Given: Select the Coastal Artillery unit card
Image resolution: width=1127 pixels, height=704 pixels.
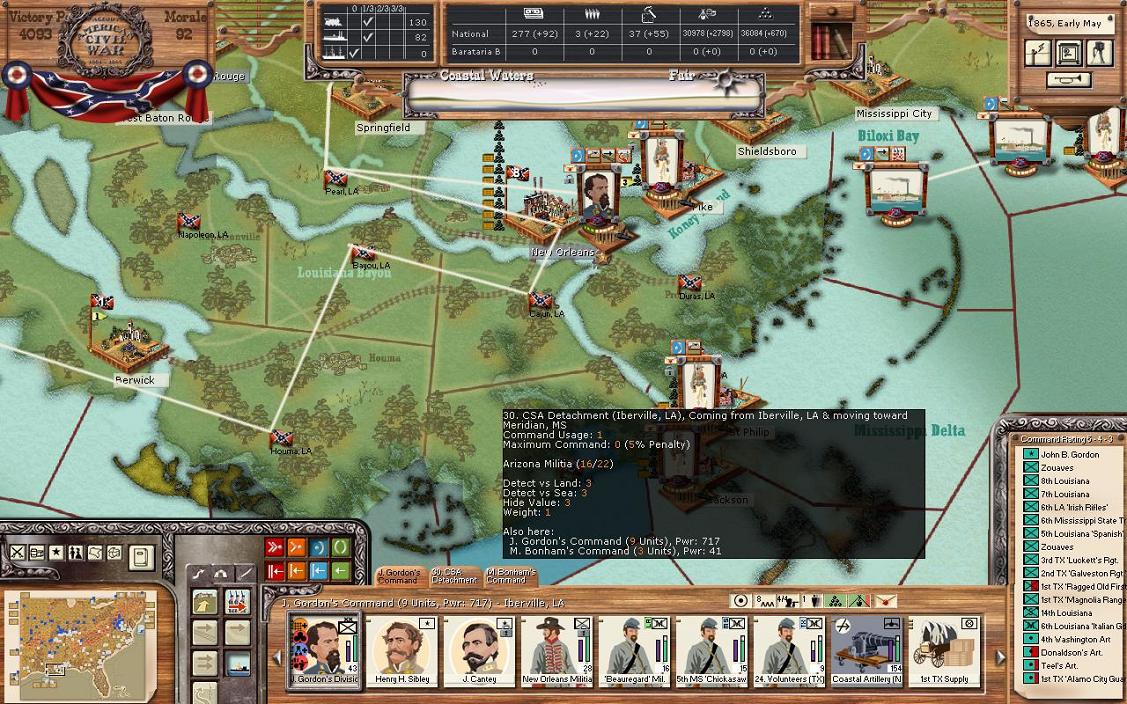Looking at the screenshot, I should [866, 651].
